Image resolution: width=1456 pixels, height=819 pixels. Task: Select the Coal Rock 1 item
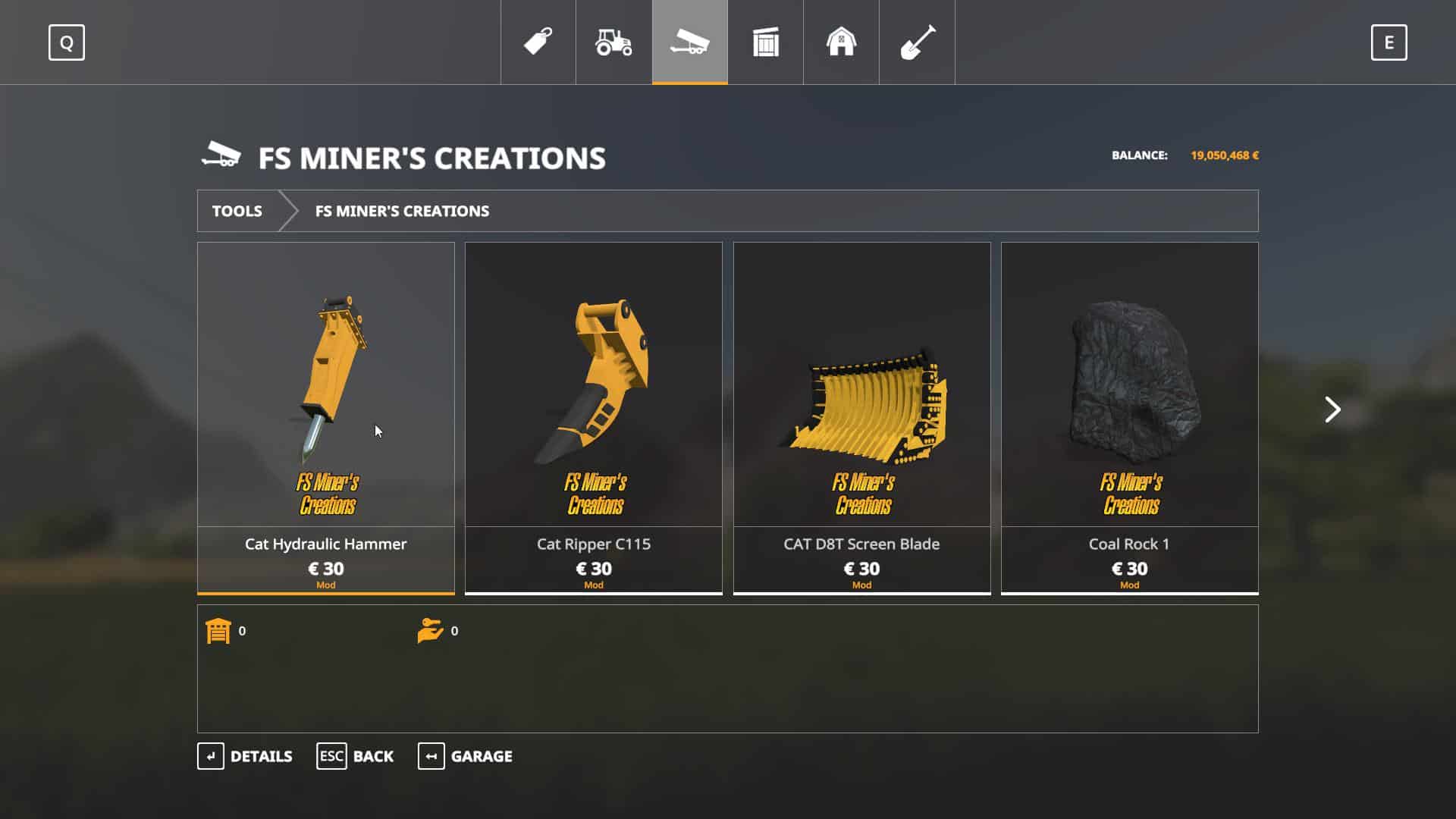coord(1129,417)
